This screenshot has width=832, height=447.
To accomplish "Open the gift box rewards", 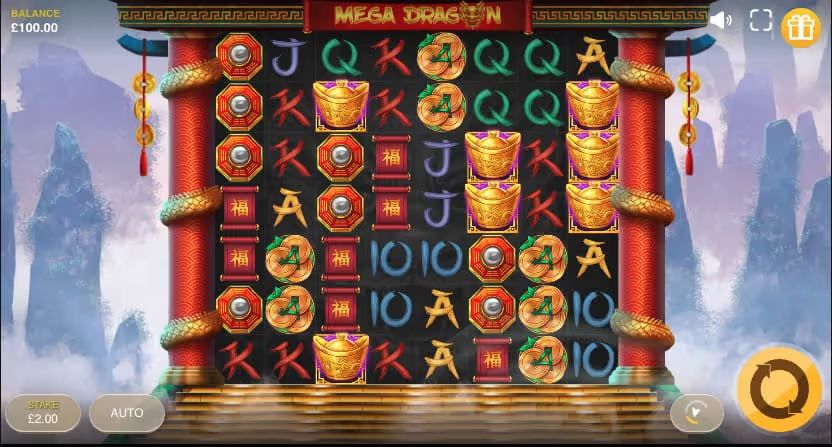I will [x=800, y=27].
